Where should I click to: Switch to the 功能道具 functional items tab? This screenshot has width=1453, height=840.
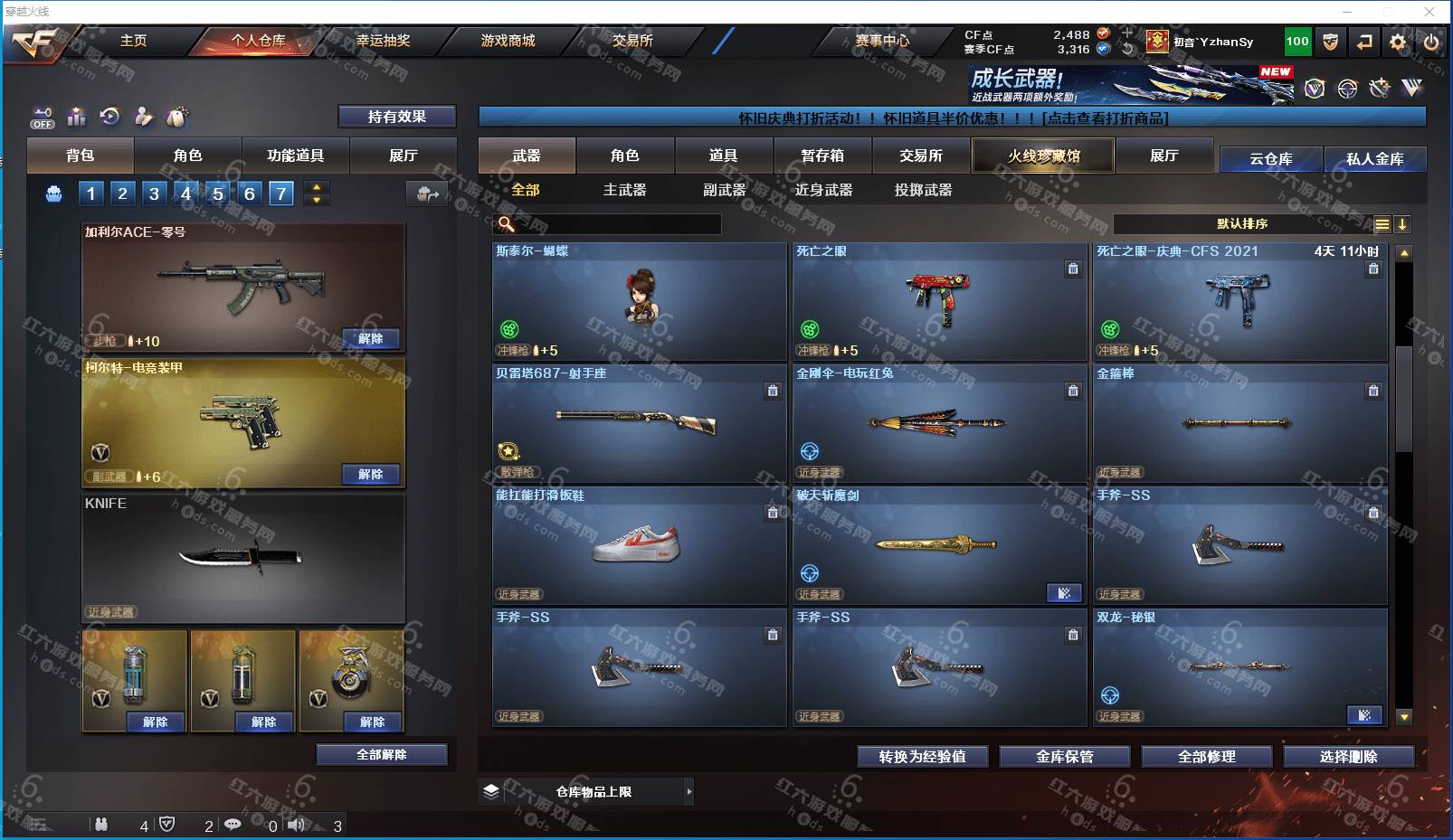[x=295, y=156]
